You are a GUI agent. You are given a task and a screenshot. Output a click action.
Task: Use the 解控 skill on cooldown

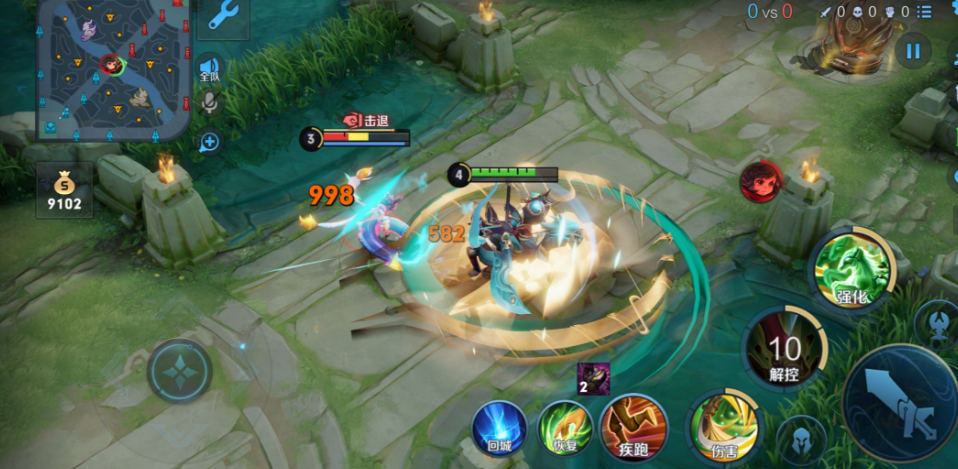point(785,348)
